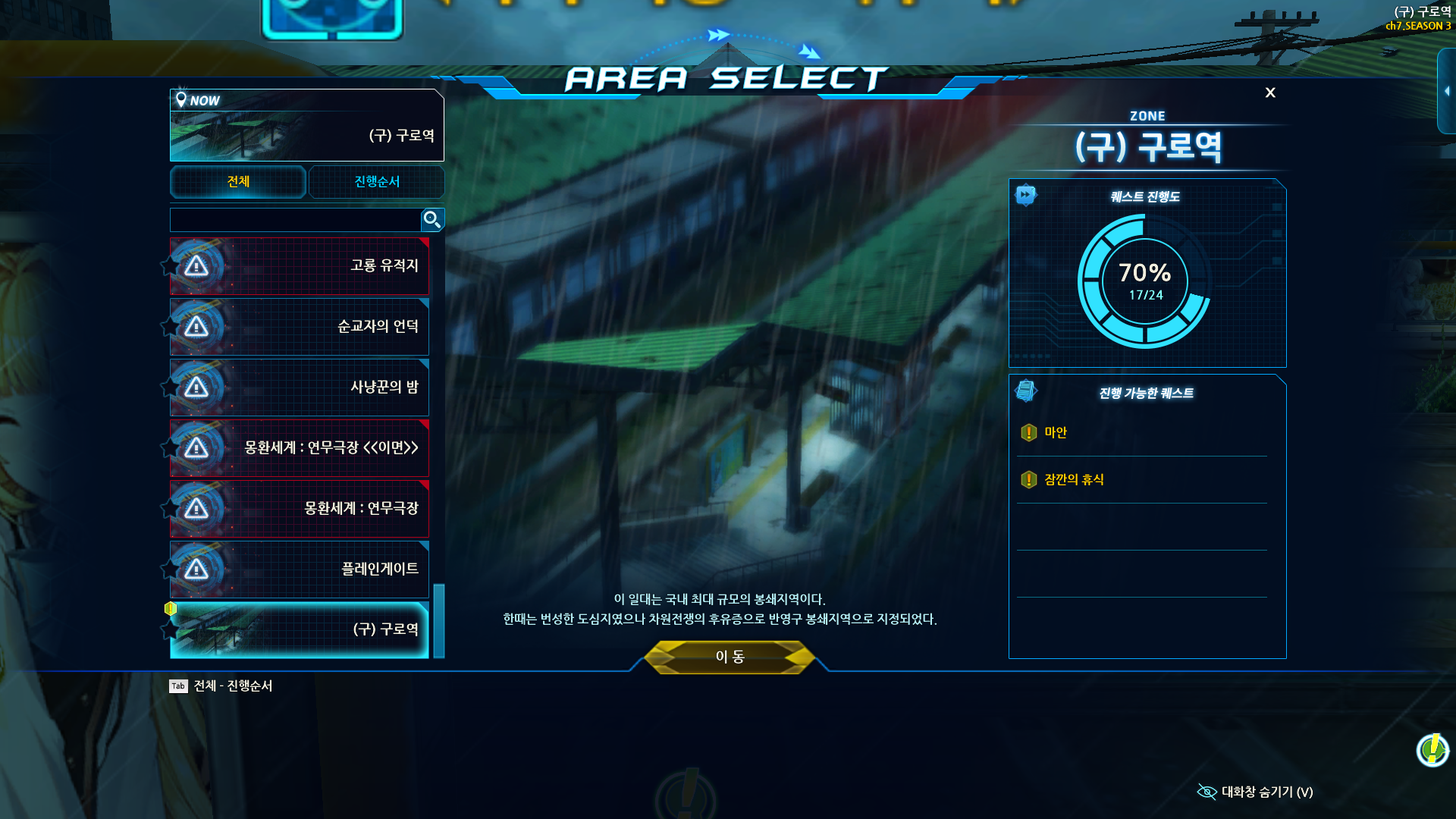Click the round exclamation quest notification icon
The width and height of the screenshot is (1456, 819).
[1432, 750]
